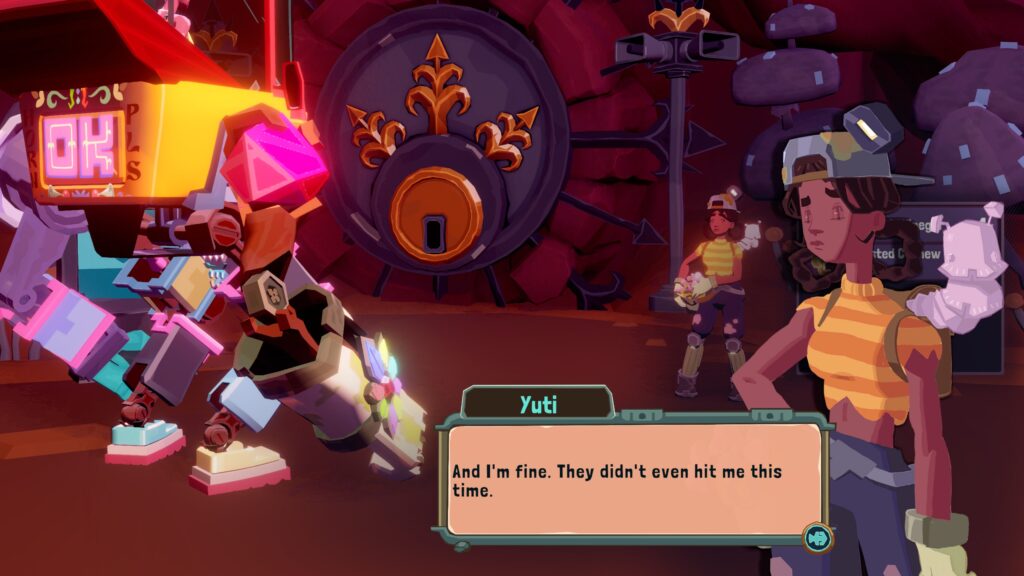Advance dialogue with the fish-arrow continue button
Image resolution: width=1024 pixels, height=576 pixels.
point(817,538)
